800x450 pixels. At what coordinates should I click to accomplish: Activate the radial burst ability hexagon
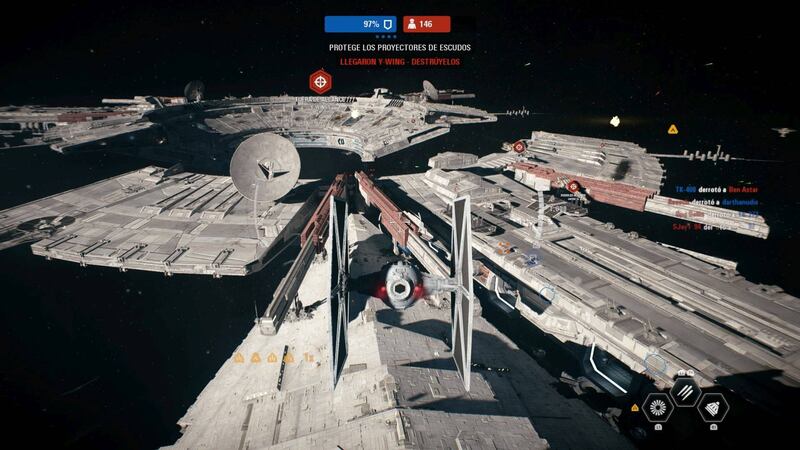click(657, 406)
